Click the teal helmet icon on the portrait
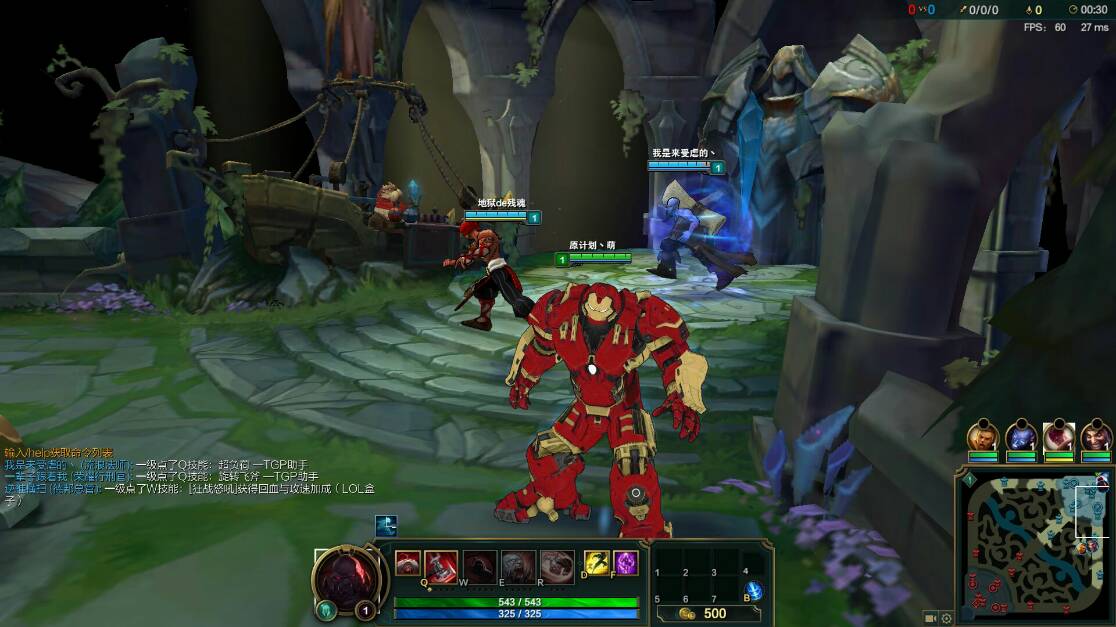The width and height of the screenshot is (1116, 627). coord(325,610)
